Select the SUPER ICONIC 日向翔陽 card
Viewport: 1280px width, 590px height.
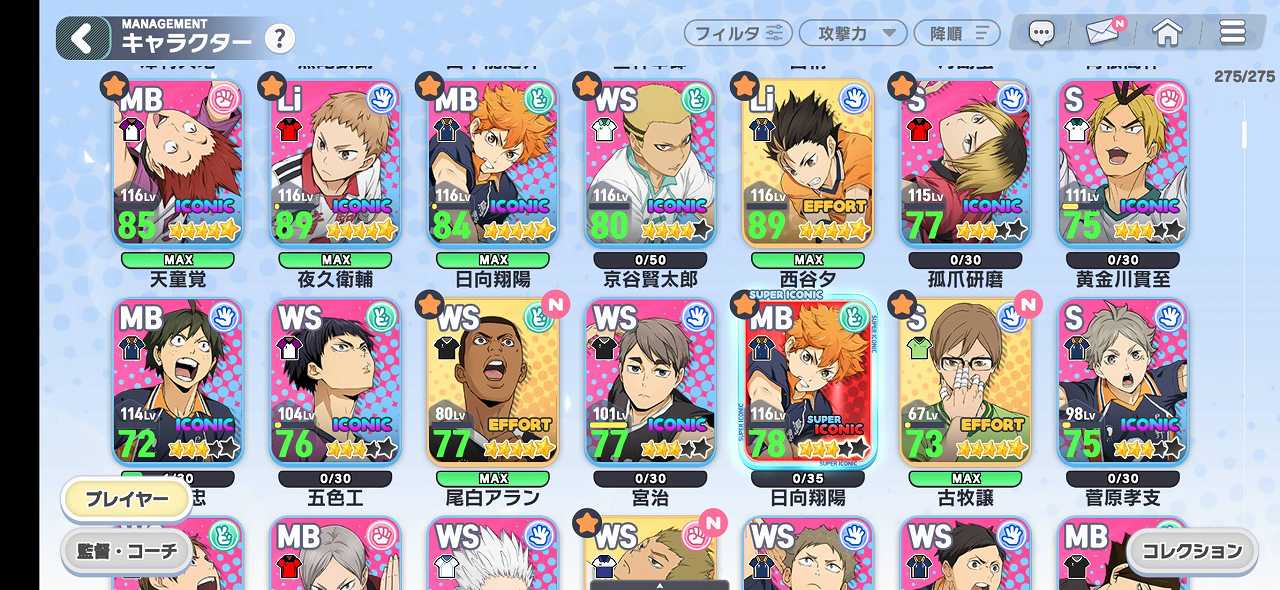[808, 382]
